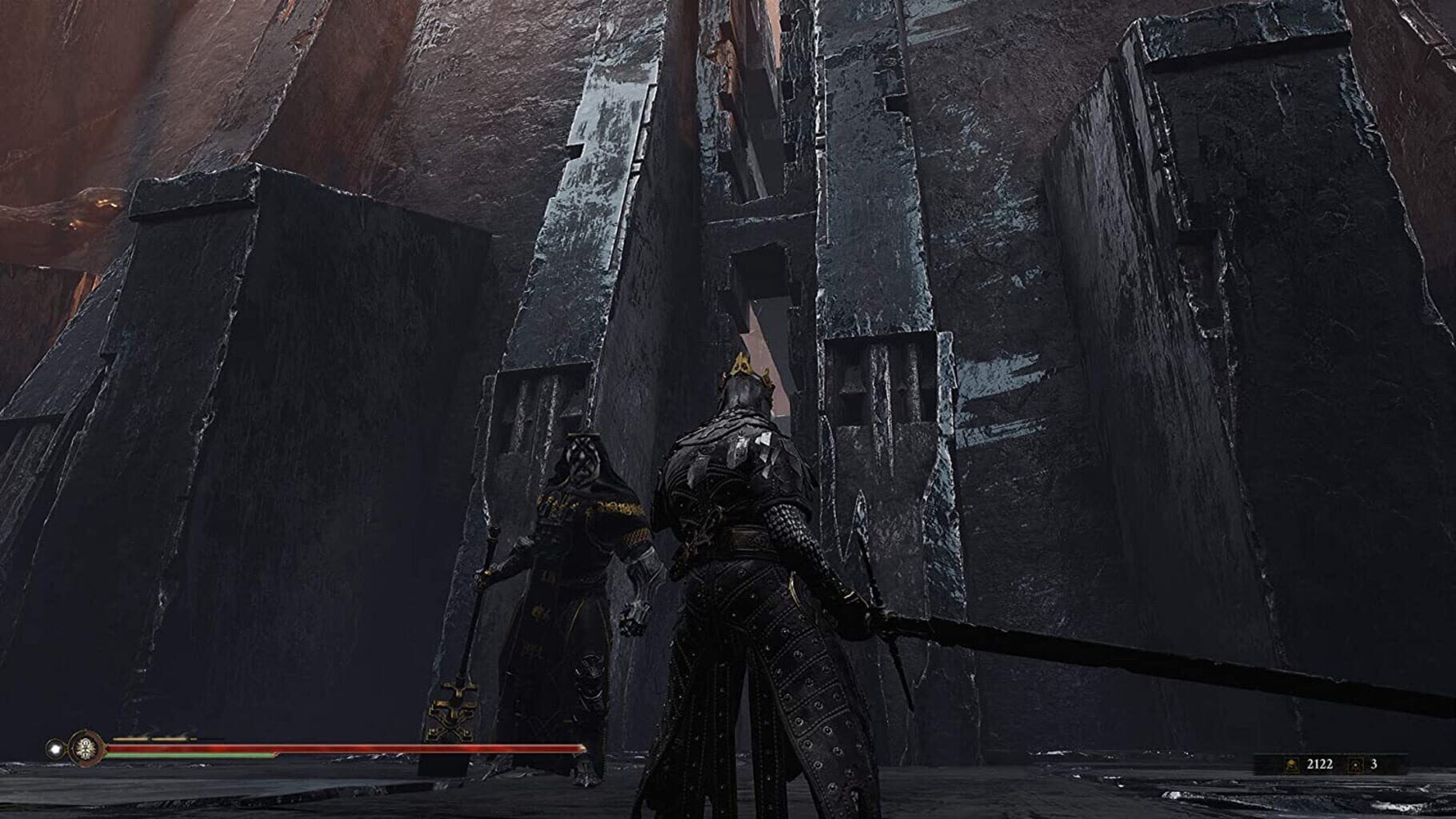Image resolution: width=1456 pixels, height=819 pixels.
Task: Select the tar amount reading 2122
Action: [1320, 764]
